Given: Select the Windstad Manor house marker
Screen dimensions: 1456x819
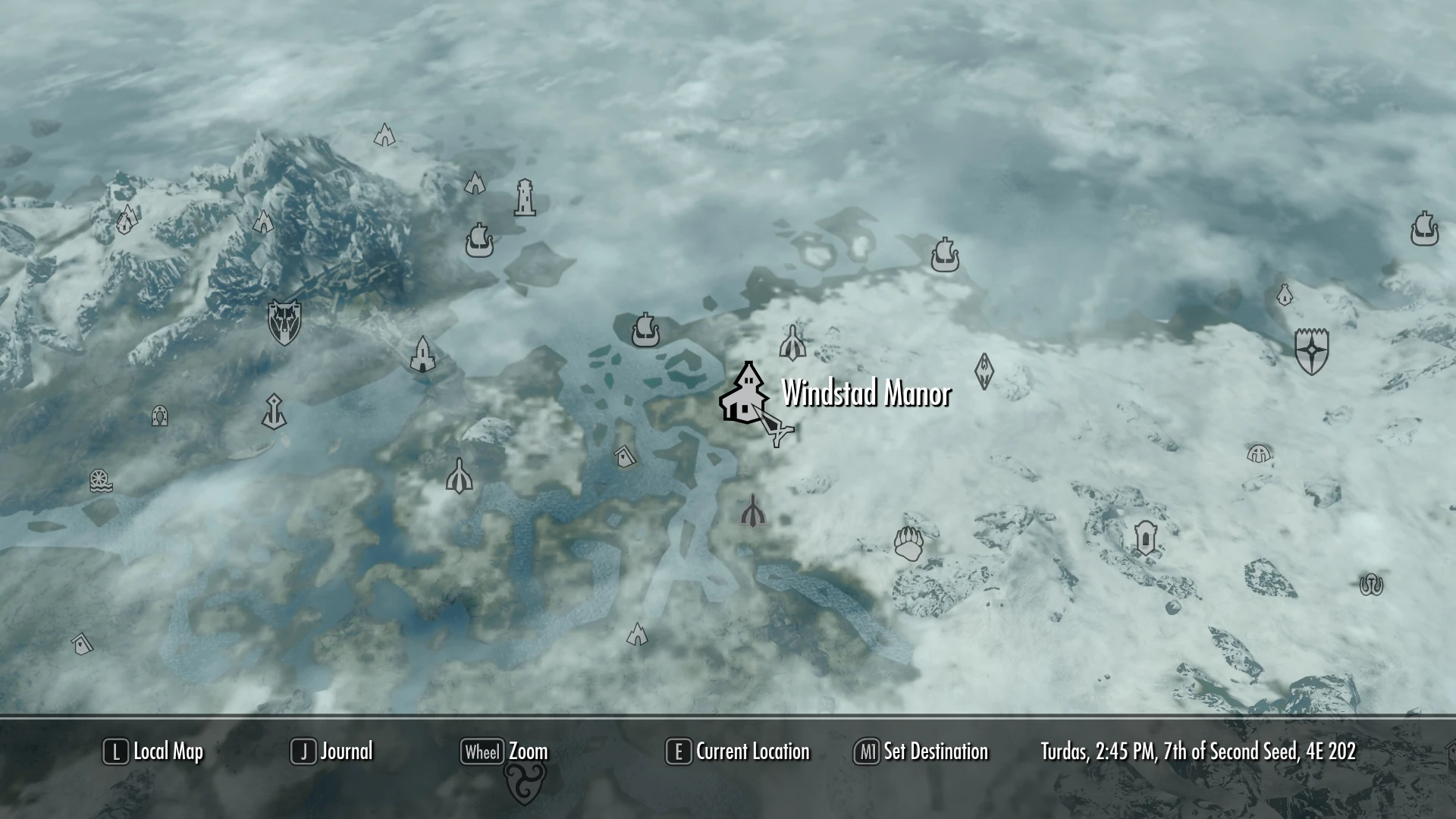Looking at the screenshot, I should (x=745, y=394).
